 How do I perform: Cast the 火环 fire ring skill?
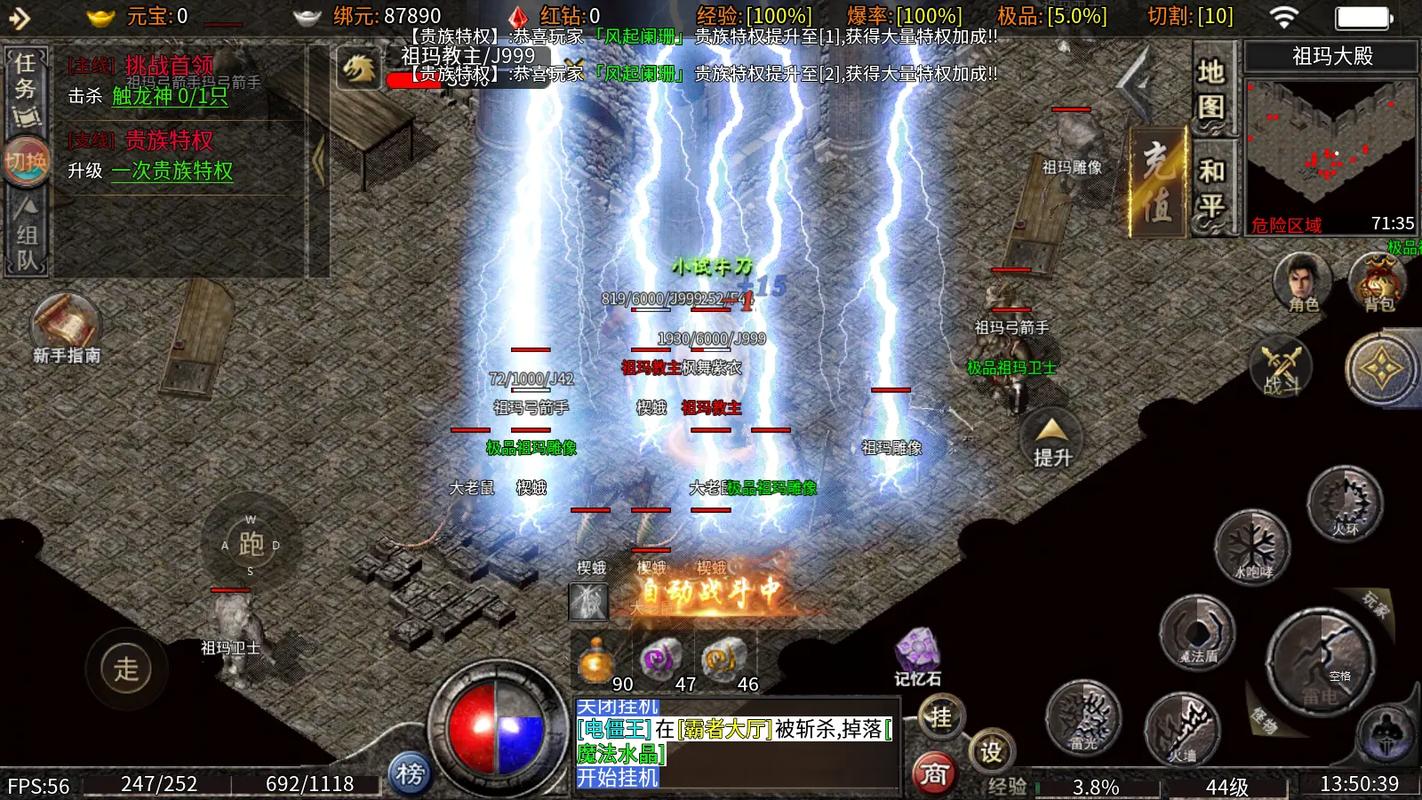tap(1346, 503)
